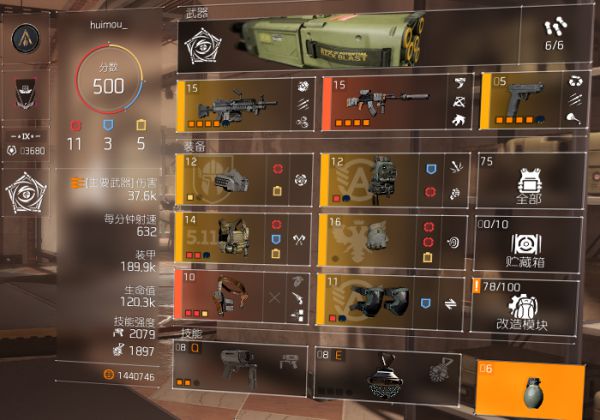Select the backpack gear slot
This screenshot has height=420, width=600.
point(392,180)
